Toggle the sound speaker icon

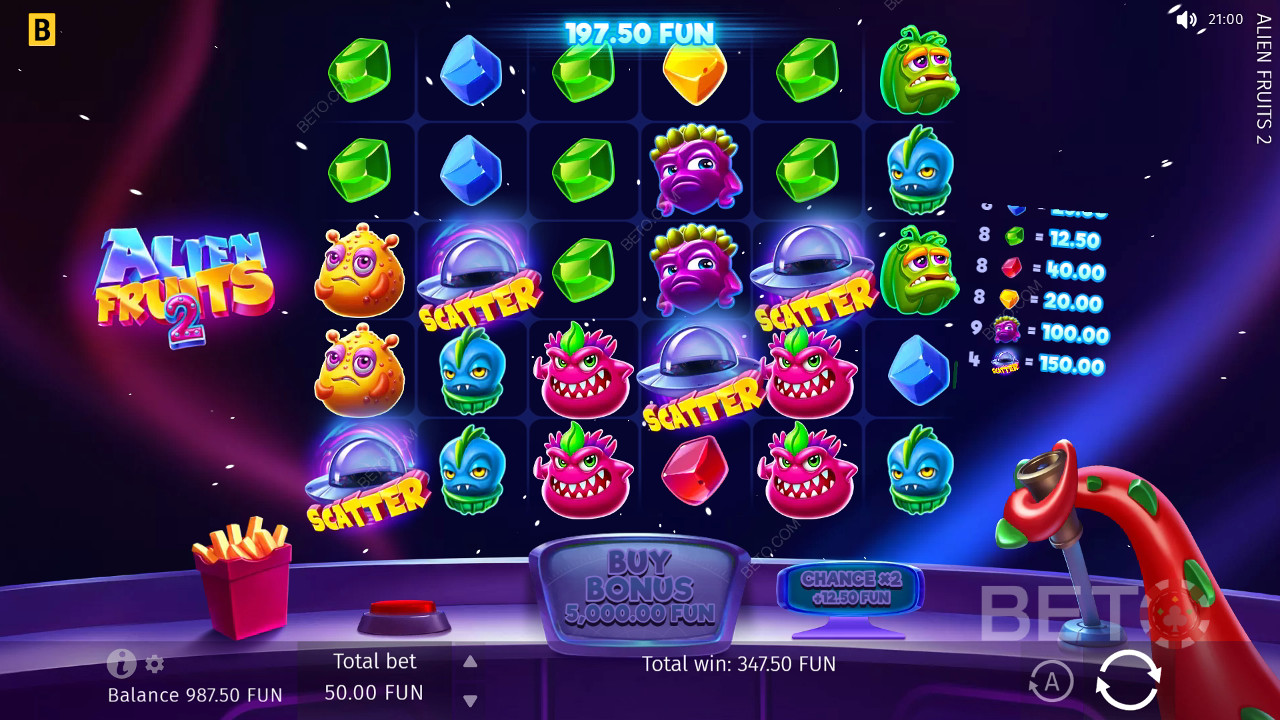(x=1186, y=19)
